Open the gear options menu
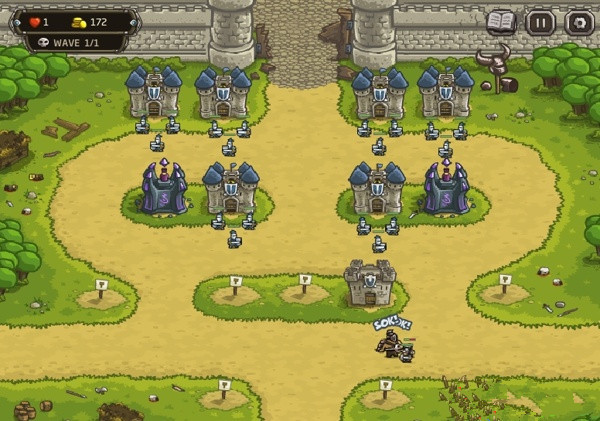 [579, 22]
